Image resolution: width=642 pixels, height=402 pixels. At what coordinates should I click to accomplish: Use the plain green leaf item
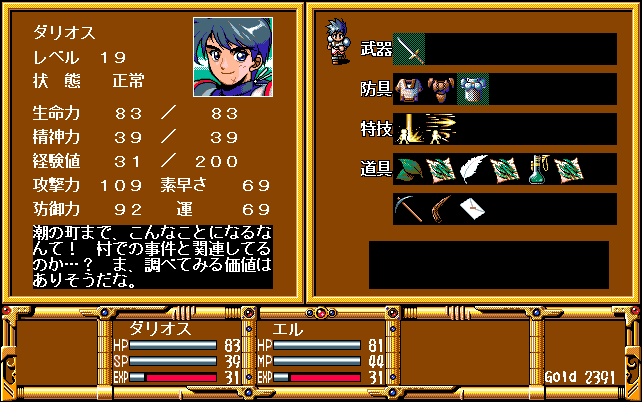click(x=409, y=169)
